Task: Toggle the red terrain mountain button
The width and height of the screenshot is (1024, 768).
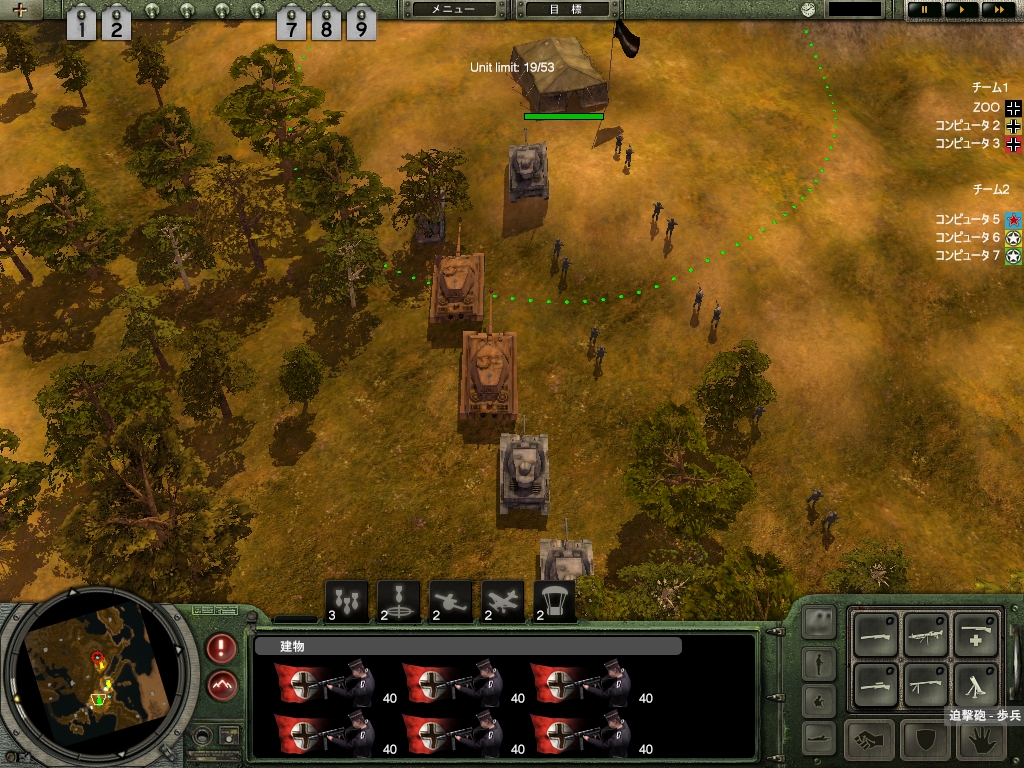Action: click(221, 686)
